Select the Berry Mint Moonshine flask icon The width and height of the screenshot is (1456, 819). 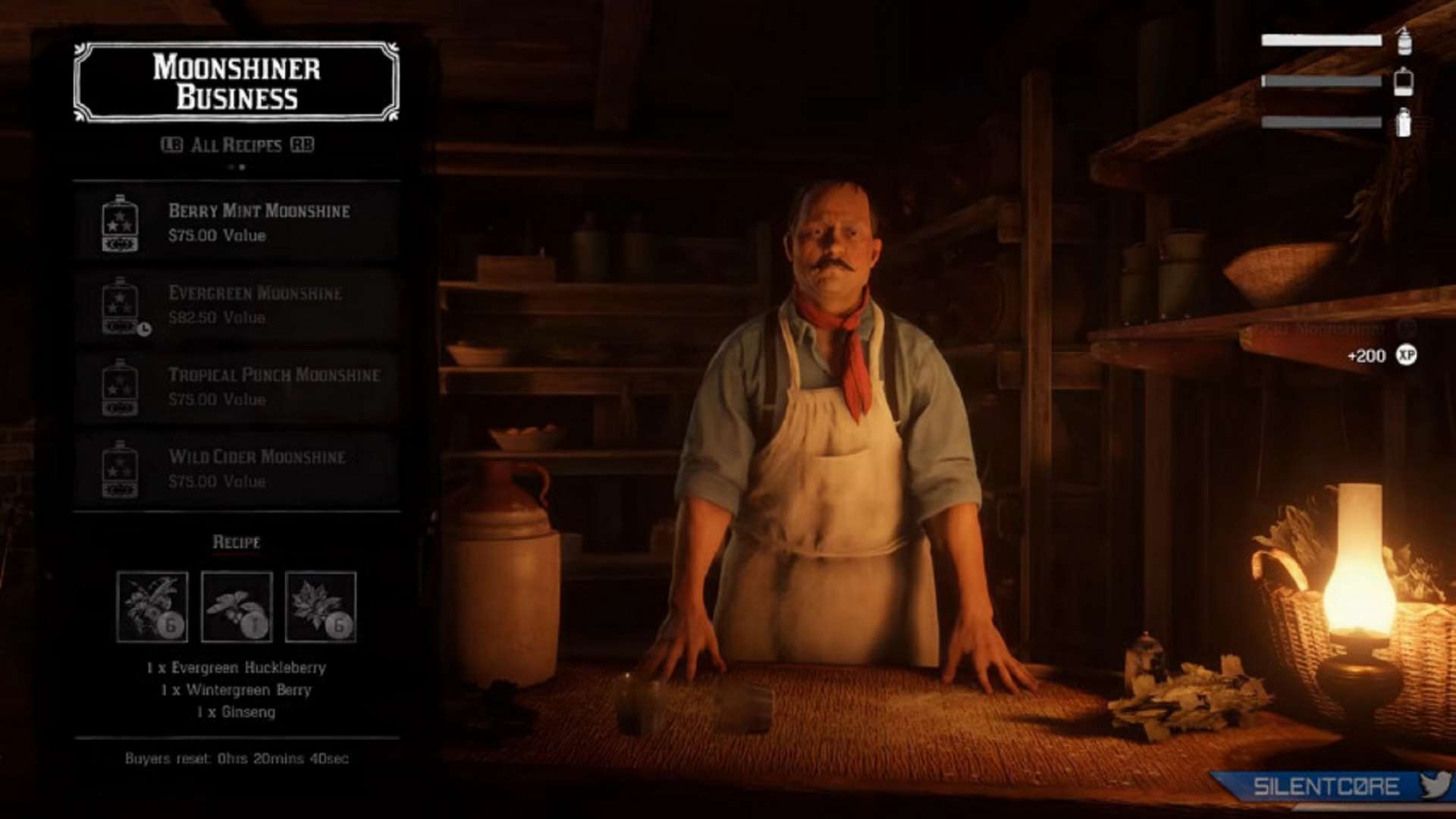pyautogui.click(x=121, y=224)
